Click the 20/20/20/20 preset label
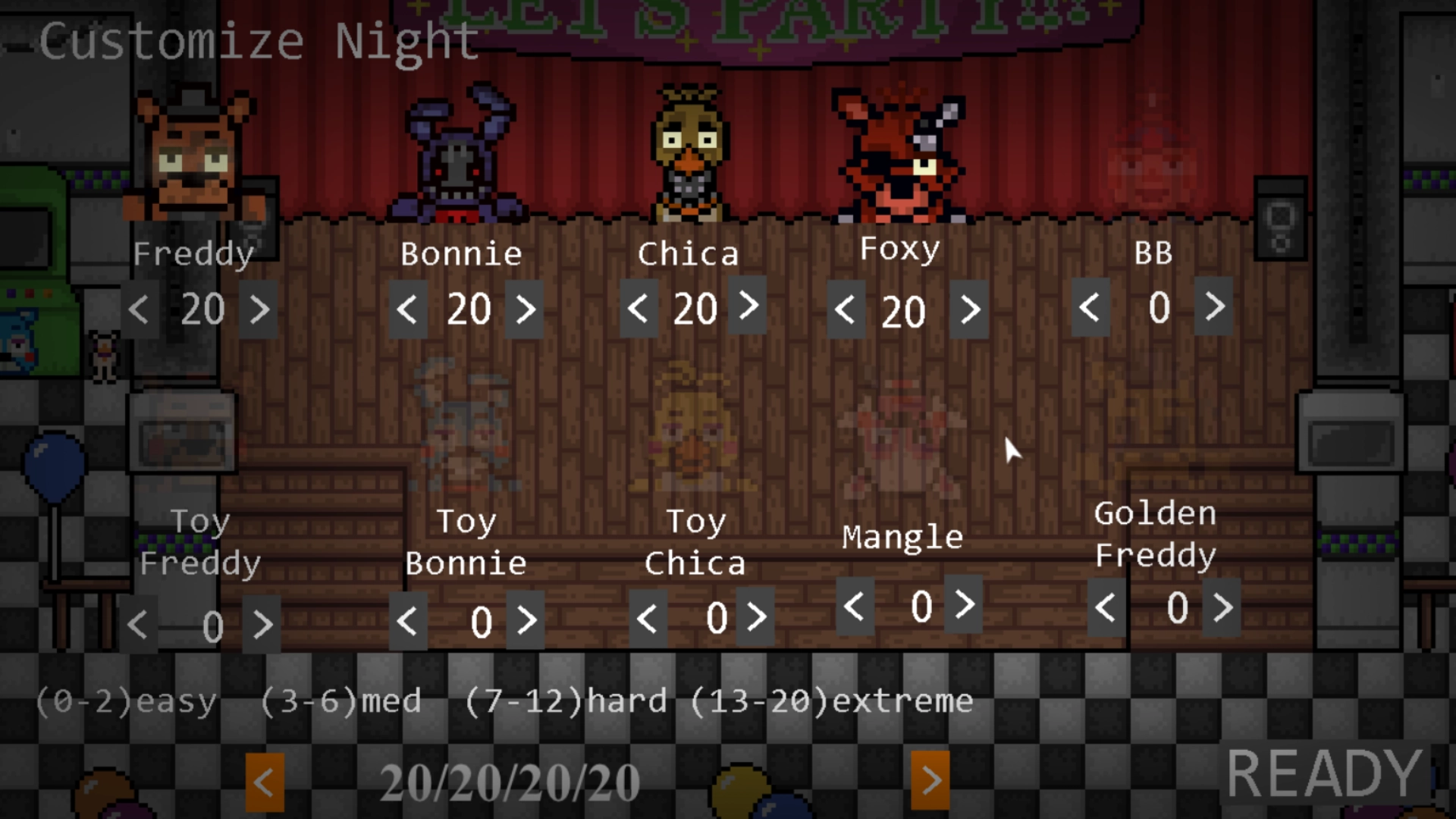This screenshot has height=819, width=1456. [x=510, y=781]
